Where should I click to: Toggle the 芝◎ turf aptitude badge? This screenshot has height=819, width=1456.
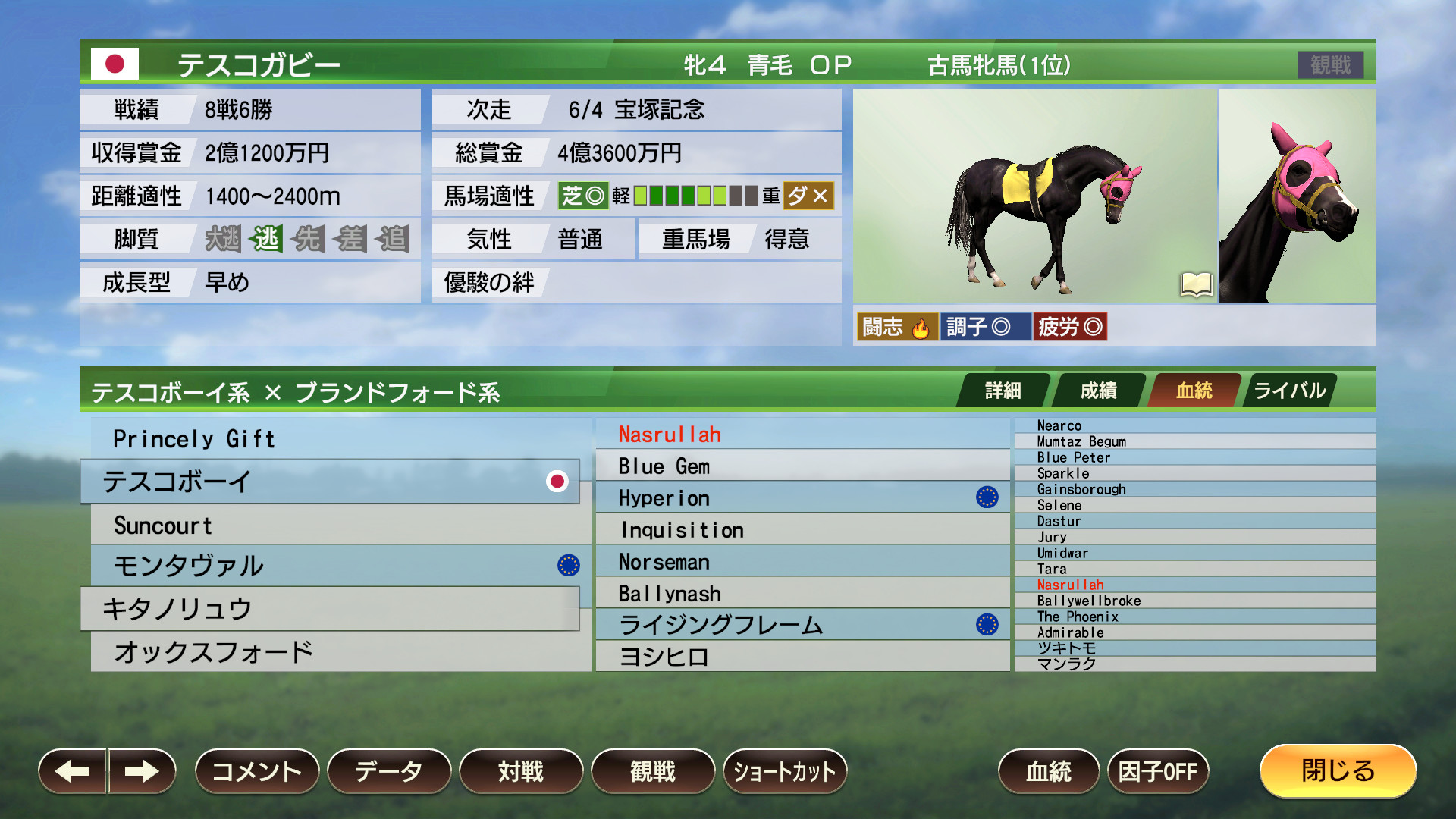click(x=582, y=196)
